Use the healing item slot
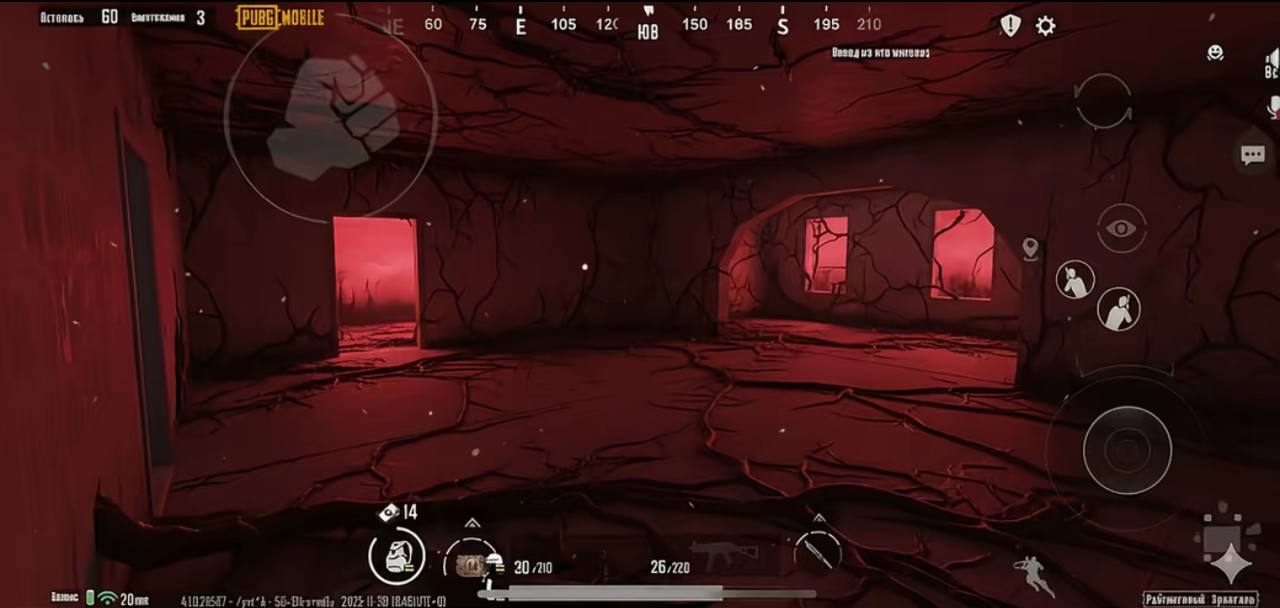1280x608 pixels. (471, 564)
